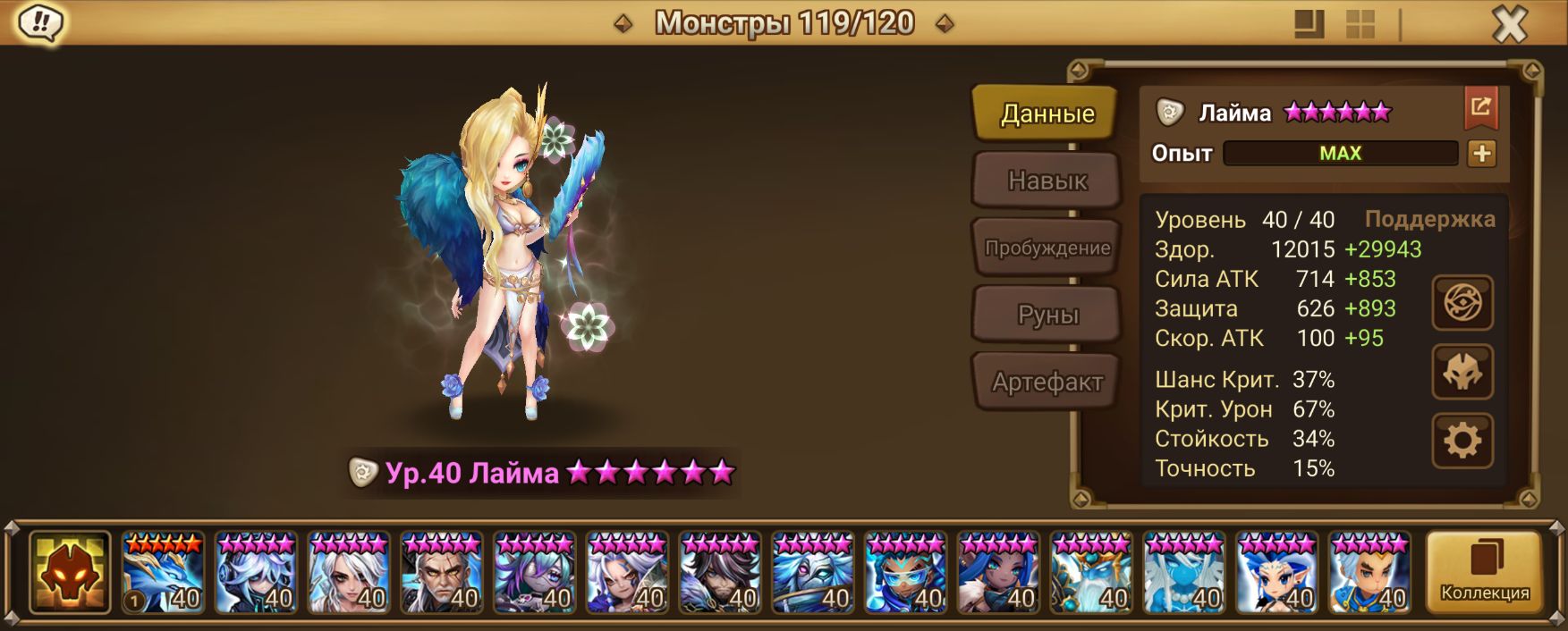Select the red-starred blue dragon thumbnail
The height and width of the screenshot is (631, 1568).
[163, 572]
